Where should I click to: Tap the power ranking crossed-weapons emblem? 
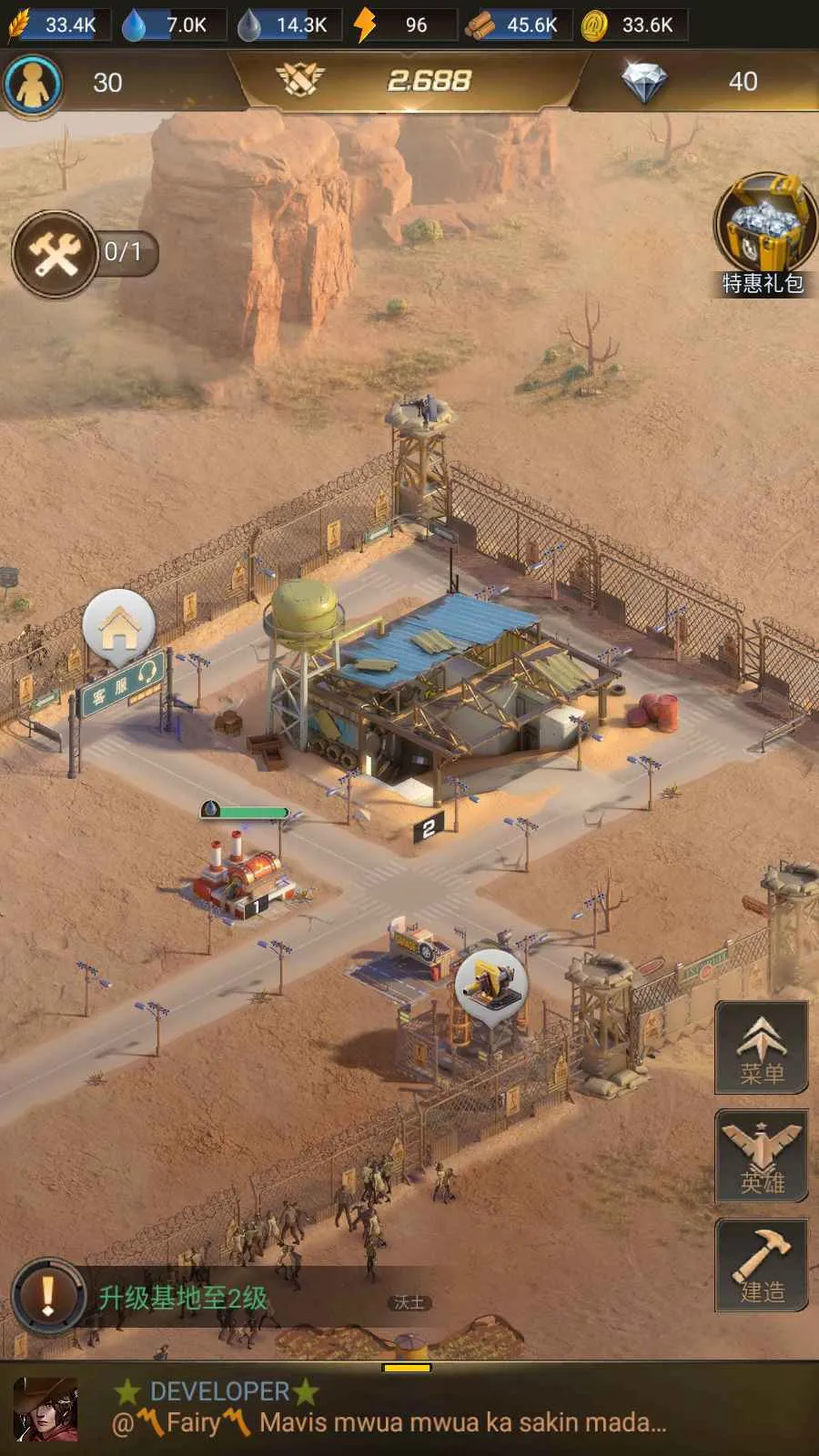click(300, 80)
